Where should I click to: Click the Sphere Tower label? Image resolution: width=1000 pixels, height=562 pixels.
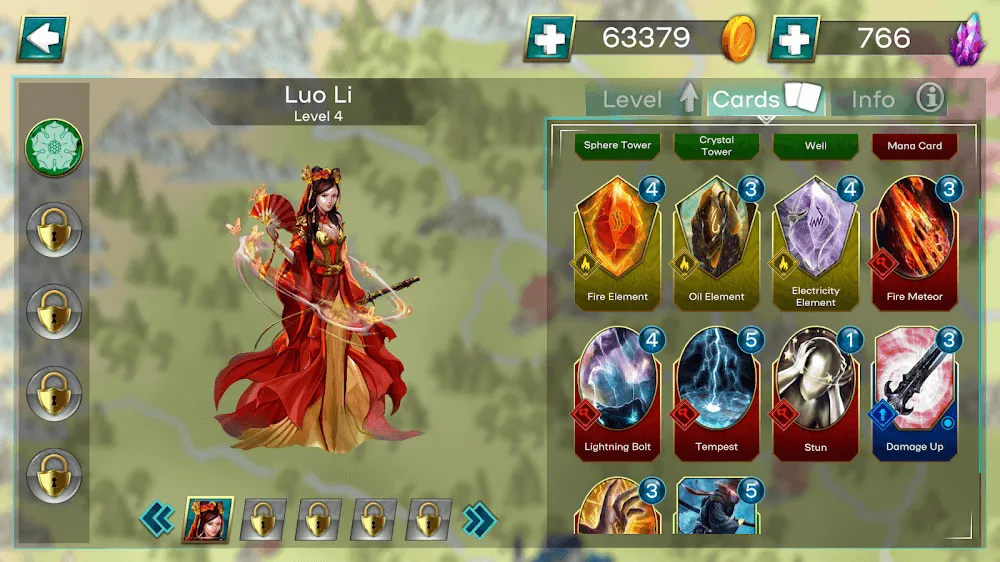[x=617, y=146]
